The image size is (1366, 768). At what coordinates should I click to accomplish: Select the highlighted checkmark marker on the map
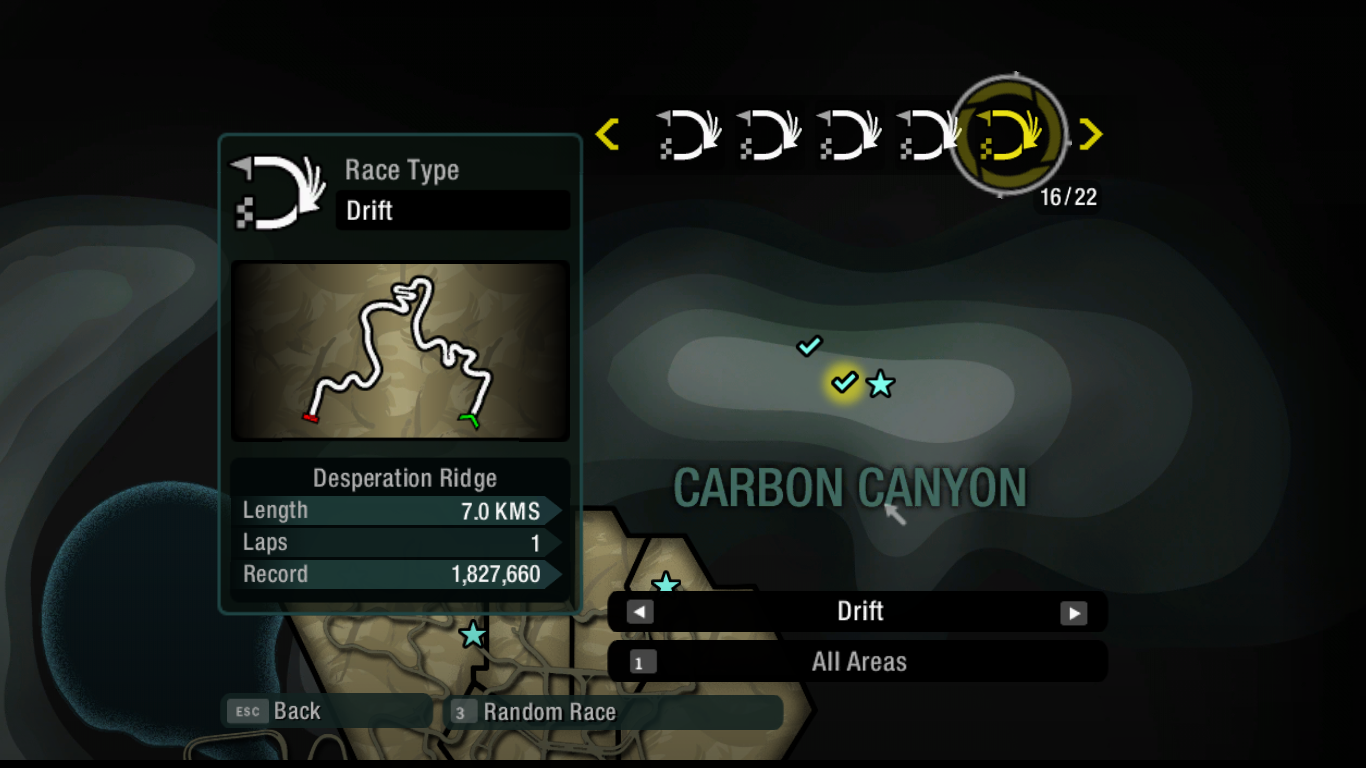(845, 381)
